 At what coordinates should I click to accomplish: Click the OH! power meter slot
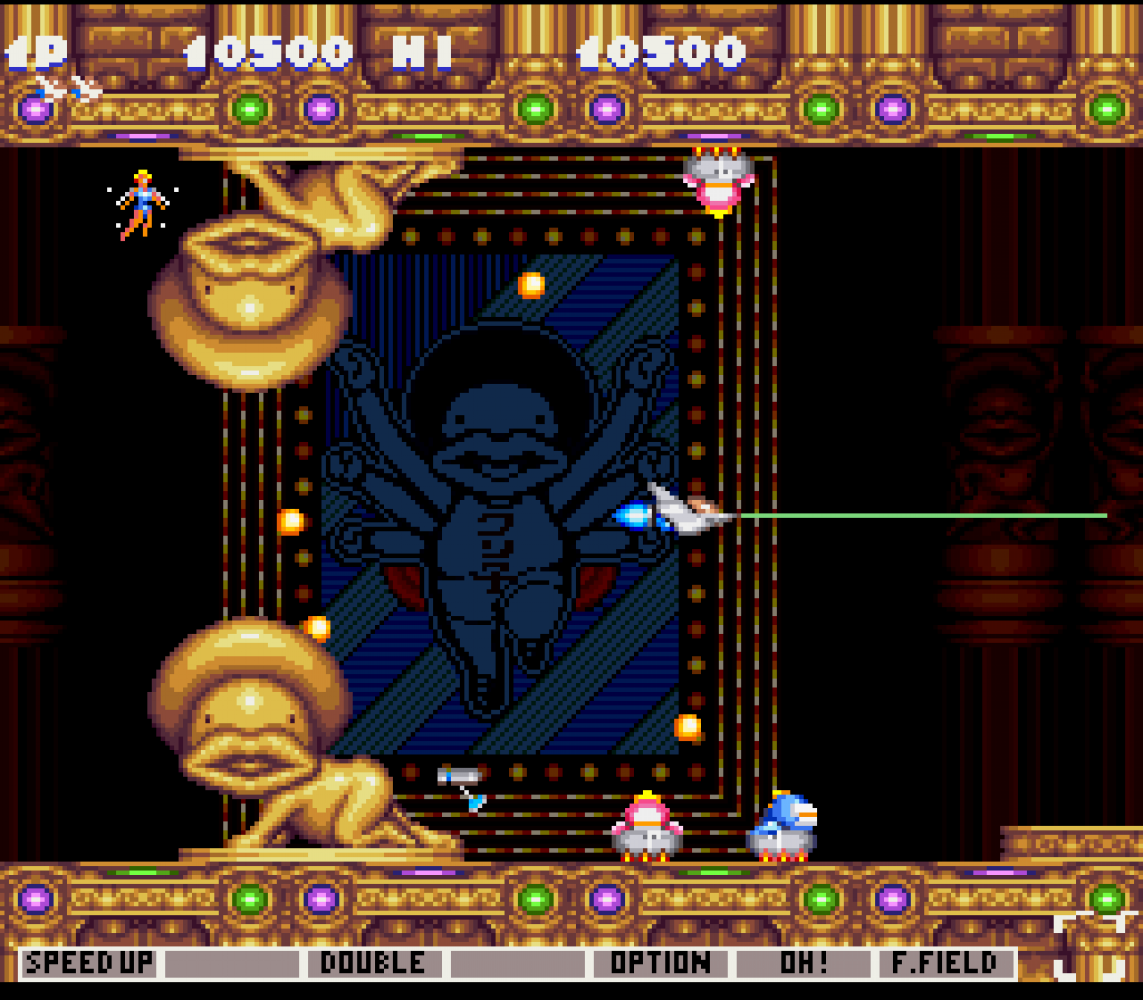click(803, 964)
